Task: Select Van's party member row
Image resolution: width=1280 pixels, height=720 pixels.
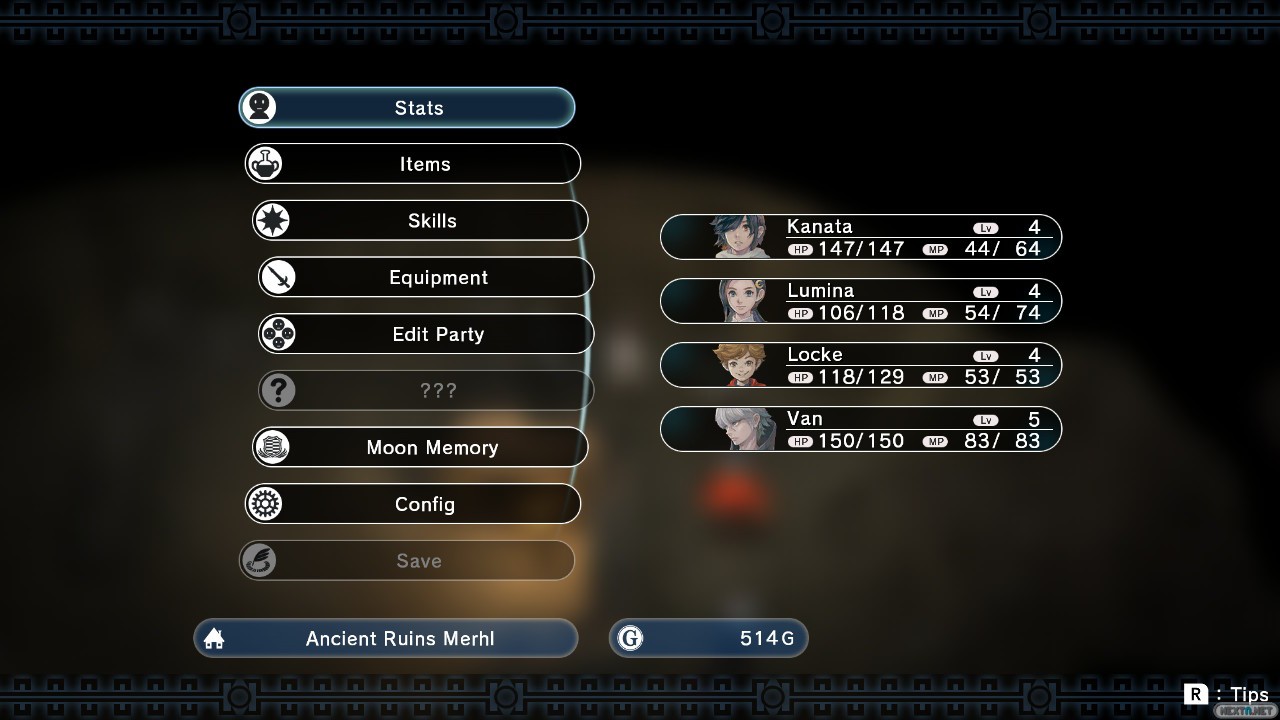Action: [x=861, y=429]
